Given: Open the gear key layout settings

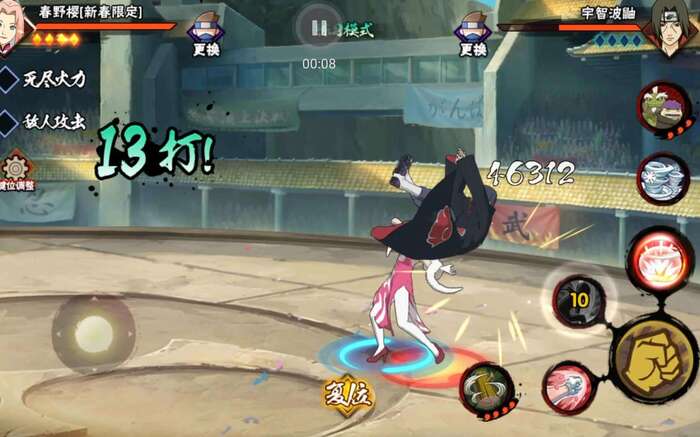Looking at the screenshot, I should click(16, 170).
